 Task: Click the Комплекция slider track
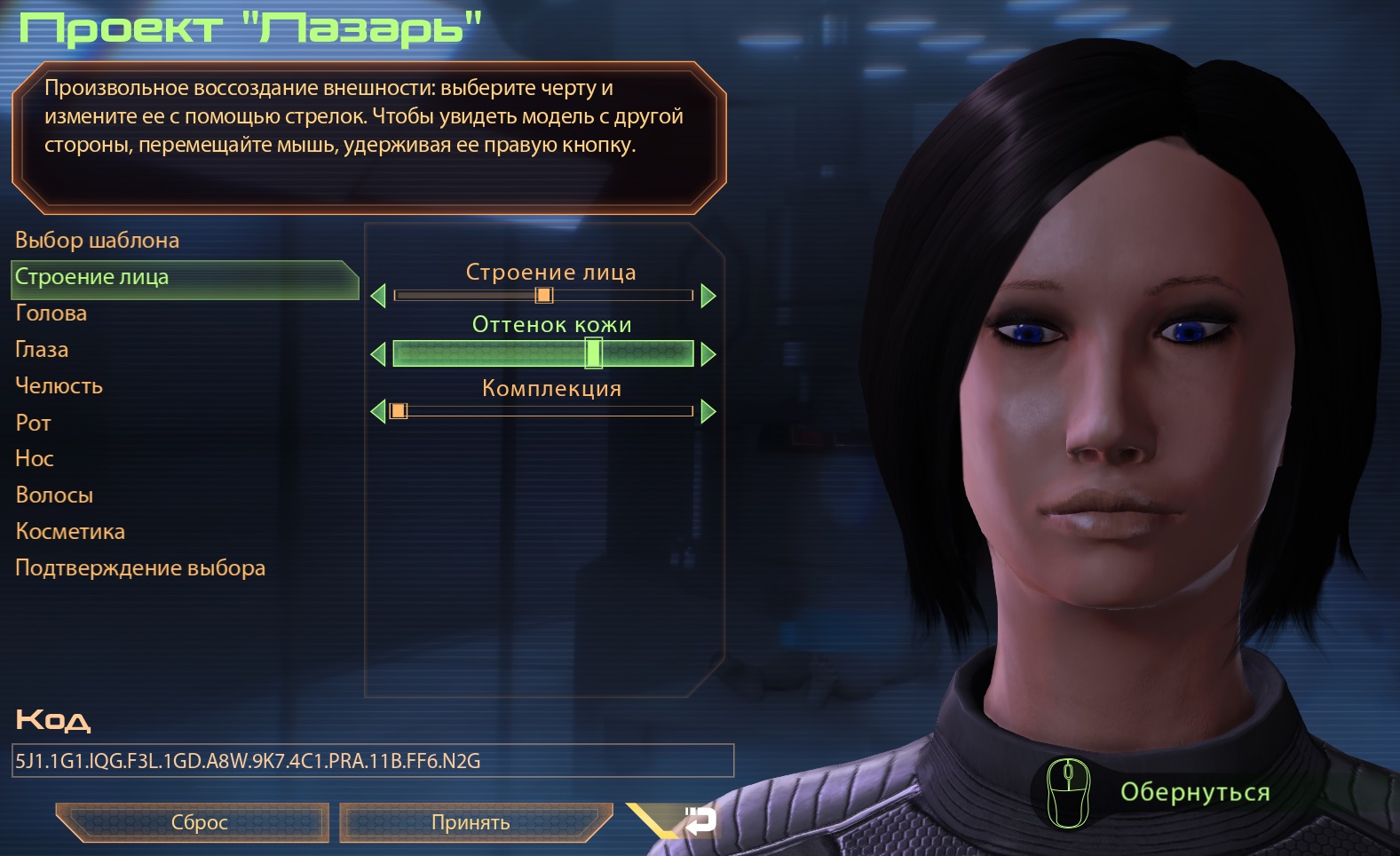(543, 411)
